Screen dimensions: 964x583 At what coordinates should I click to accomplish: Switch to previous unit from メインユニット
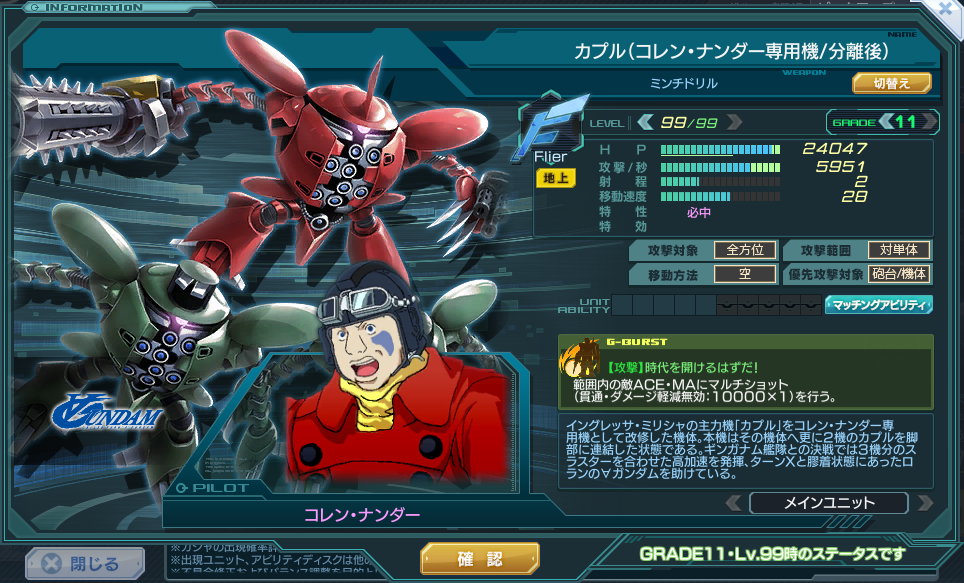click(x=735, y=503)
